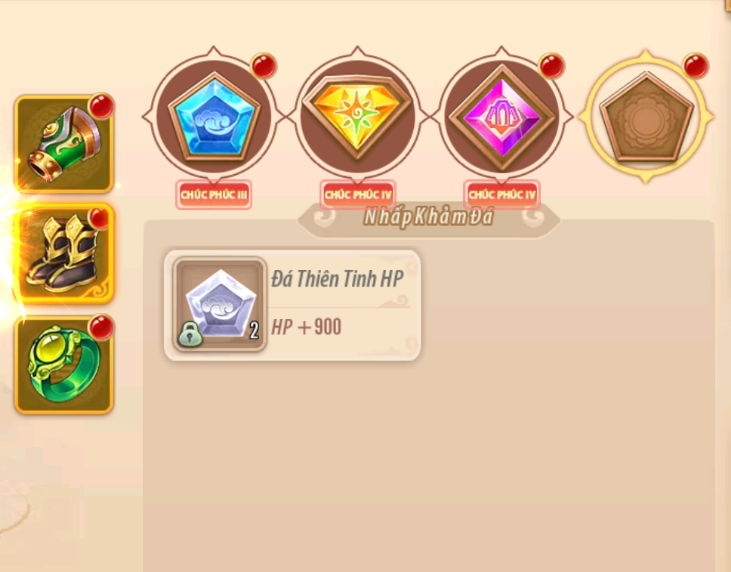
Task: Click the Chúc Phúc III label
Action: [213, 193]
